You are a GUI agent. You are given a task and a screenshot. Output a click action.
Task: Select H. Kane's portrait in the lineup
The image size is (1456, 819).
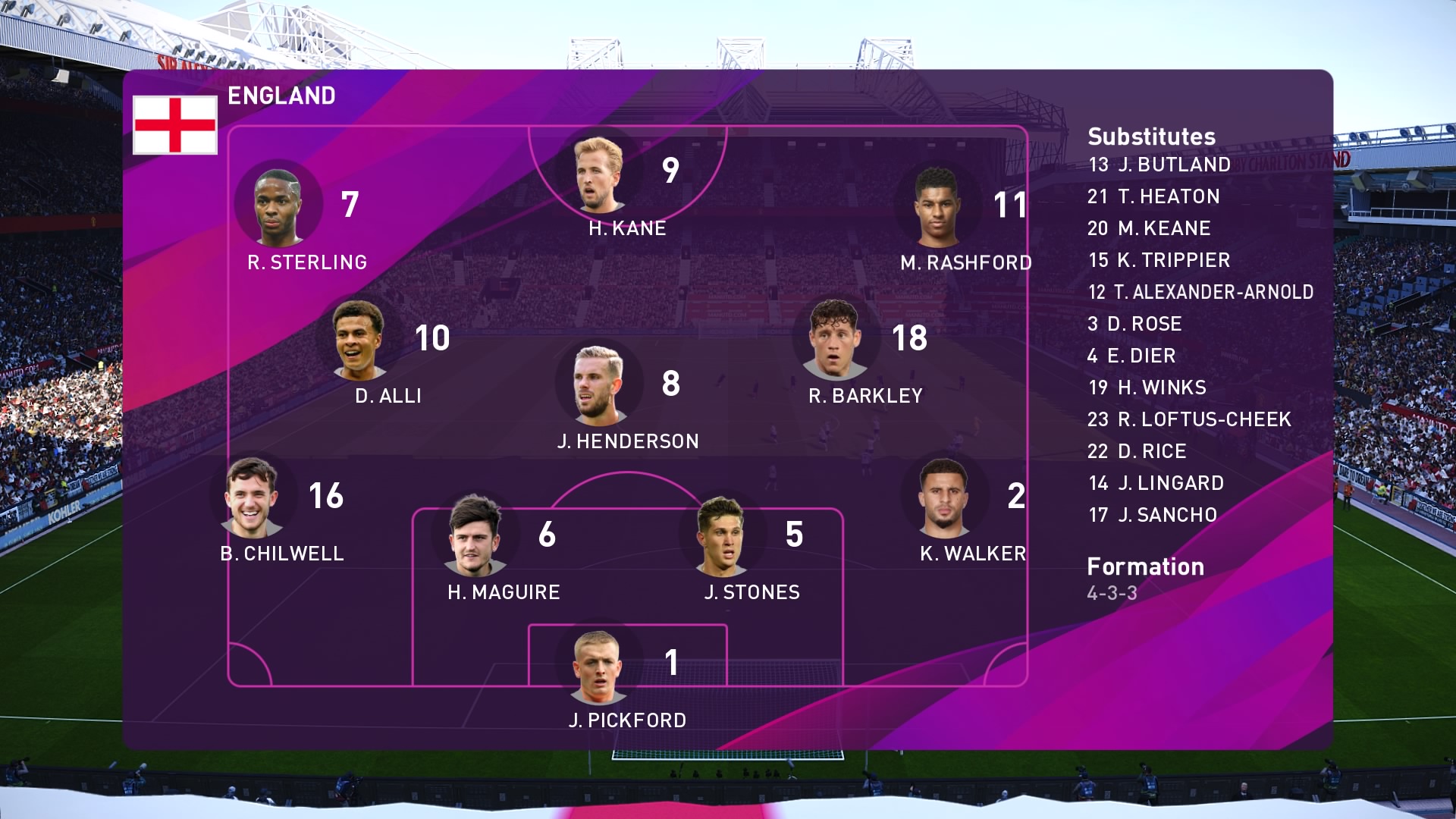coord(598,174)
